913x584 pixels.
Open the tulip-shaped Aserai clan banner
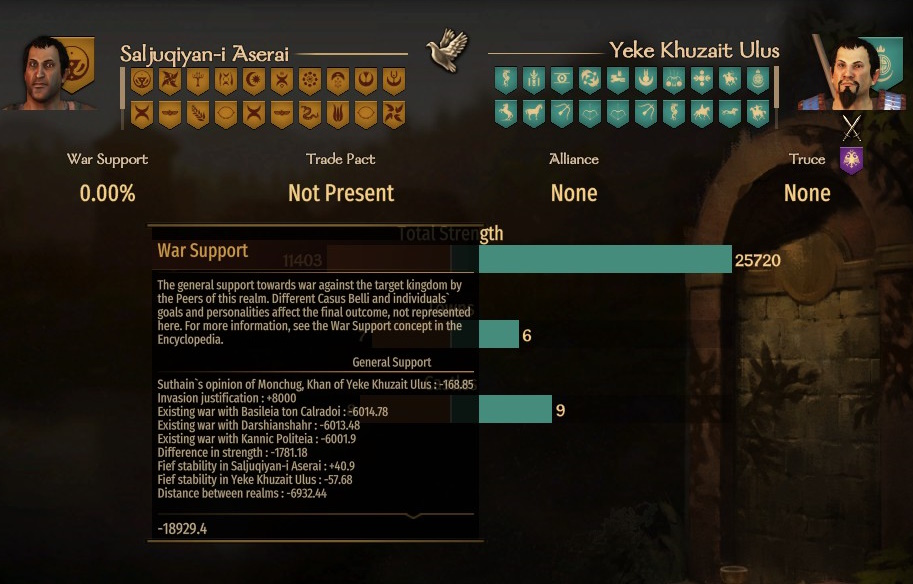pyautogui.click(x=337, y=113)
